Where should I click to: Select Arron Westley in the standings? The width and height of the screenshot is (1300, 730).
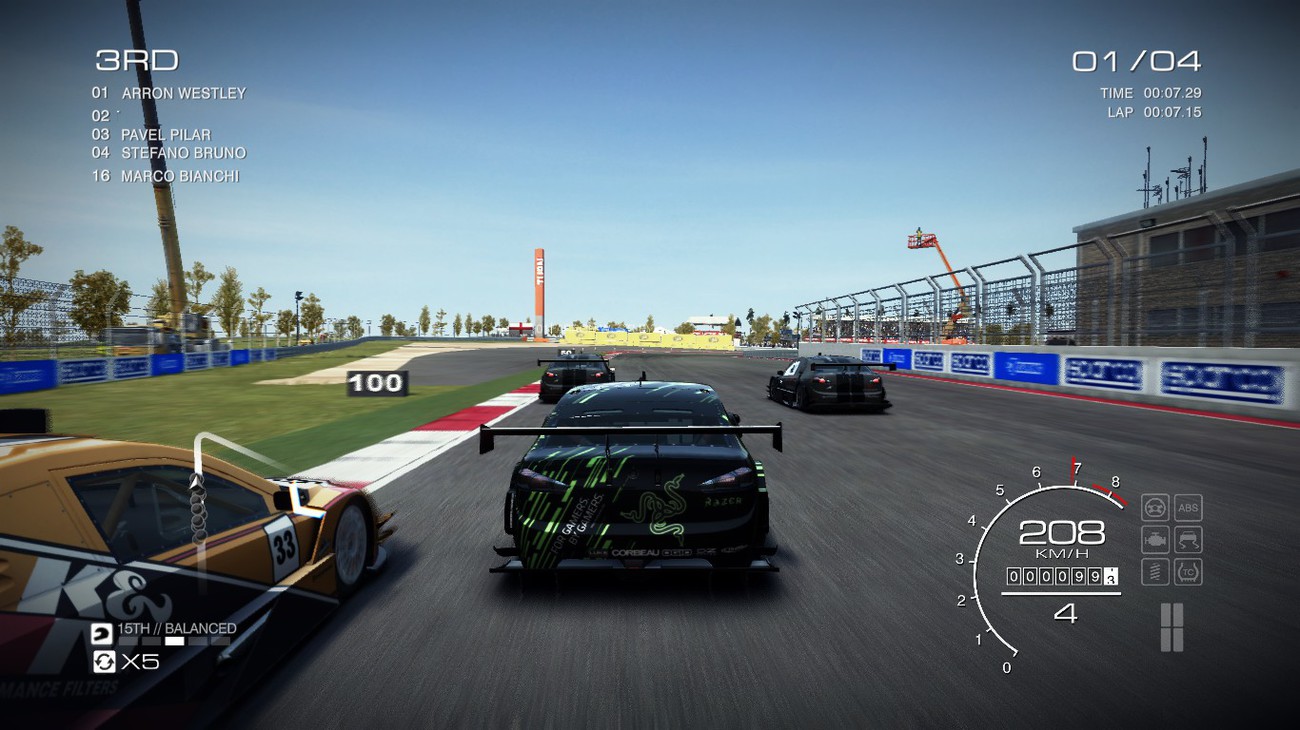pos(183,93)
